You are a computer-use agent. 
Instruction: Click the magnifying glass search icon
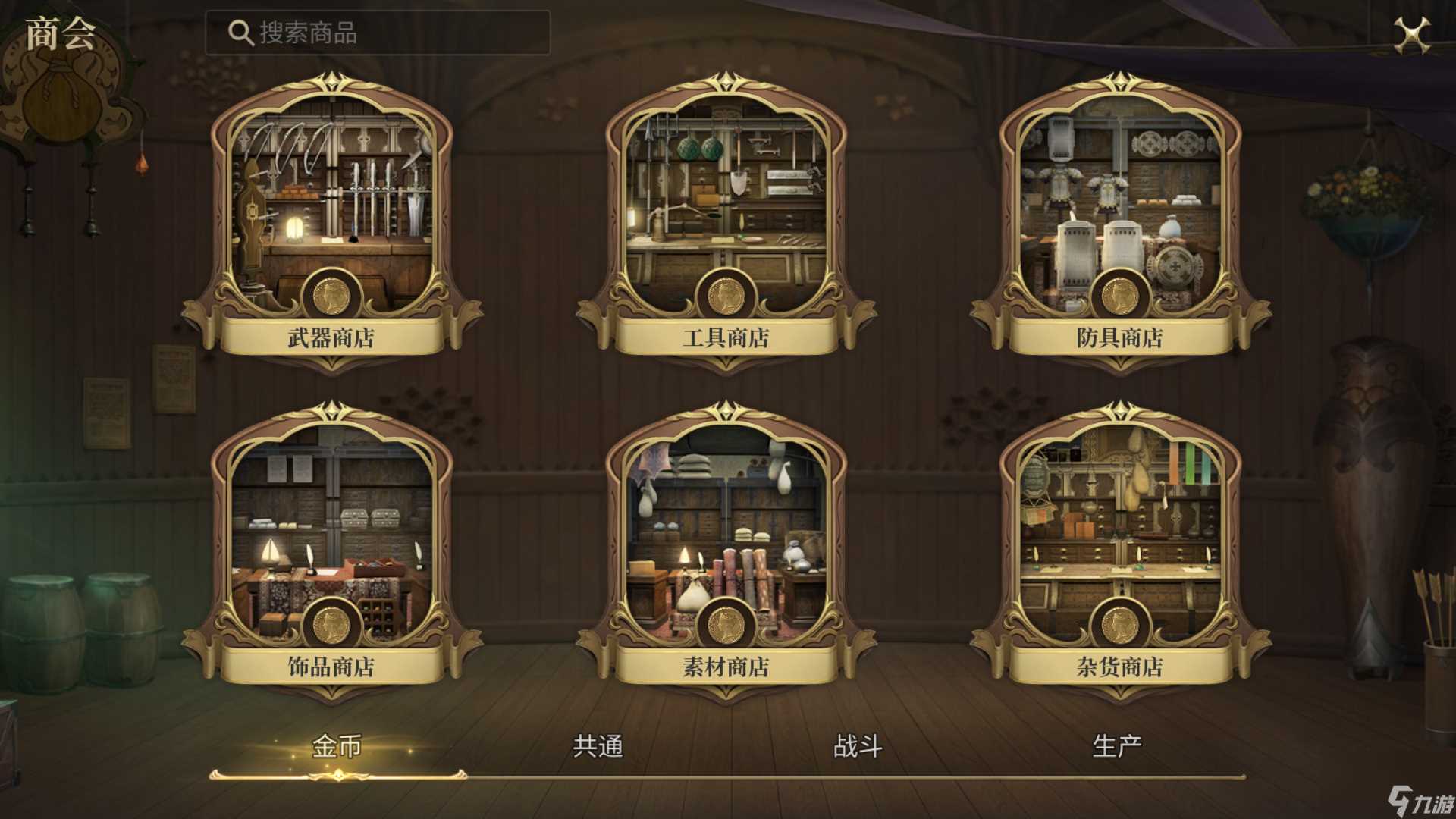coord(240,31)
